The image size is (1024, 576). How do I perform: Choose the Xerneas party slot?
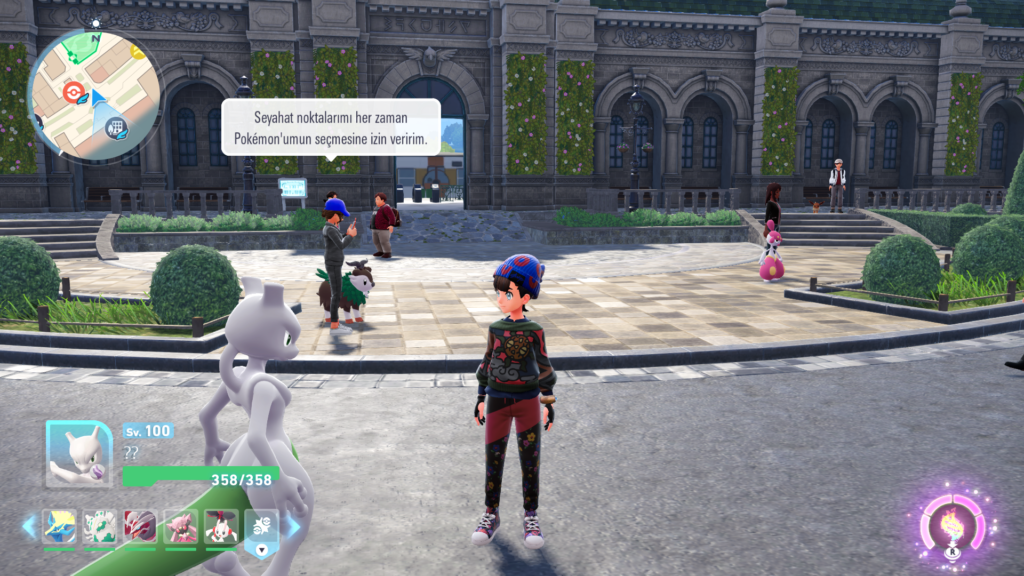(x=60, y=526)
